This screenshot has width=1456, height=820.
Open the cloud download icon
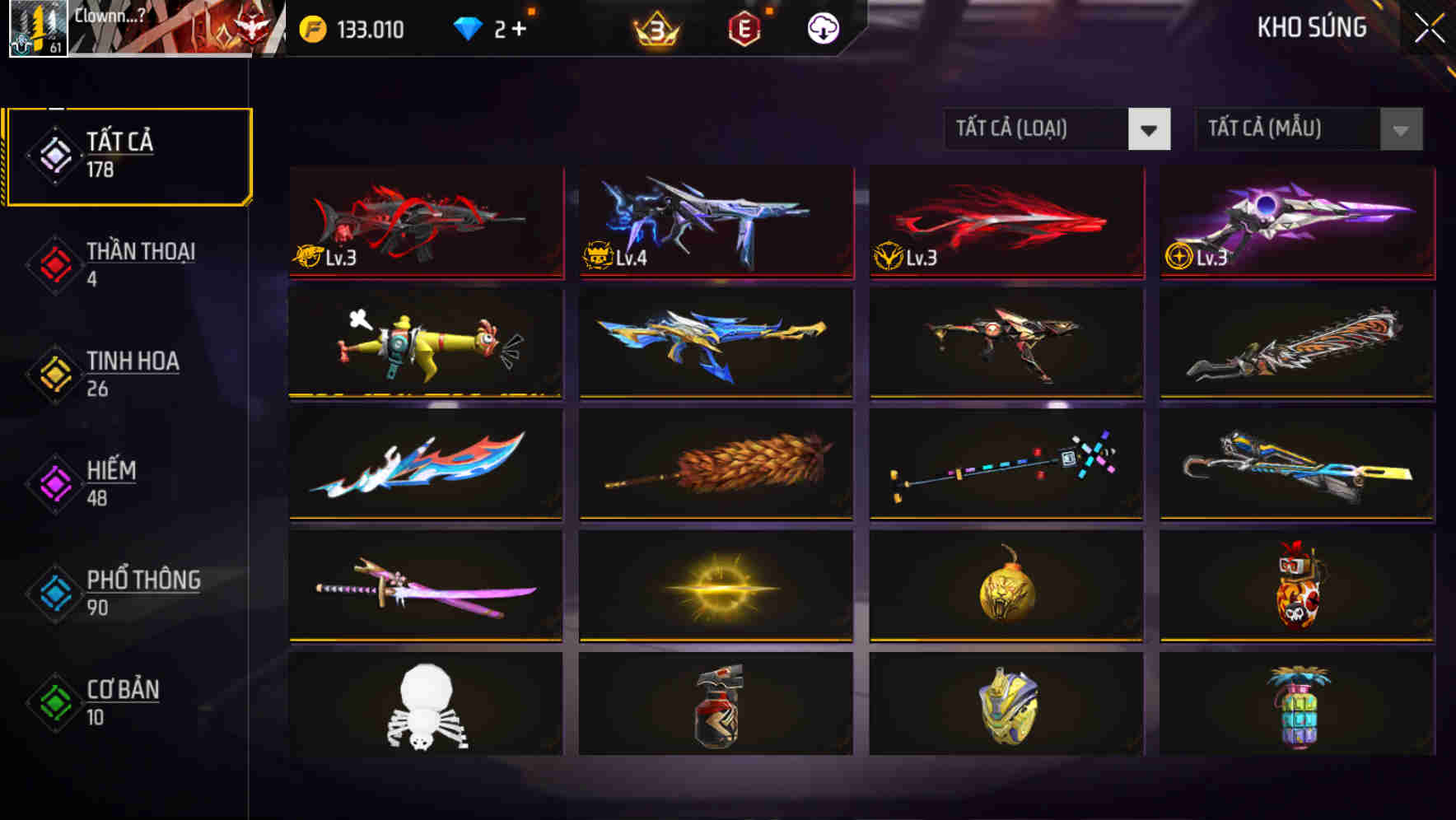click(x=822, y=29)
